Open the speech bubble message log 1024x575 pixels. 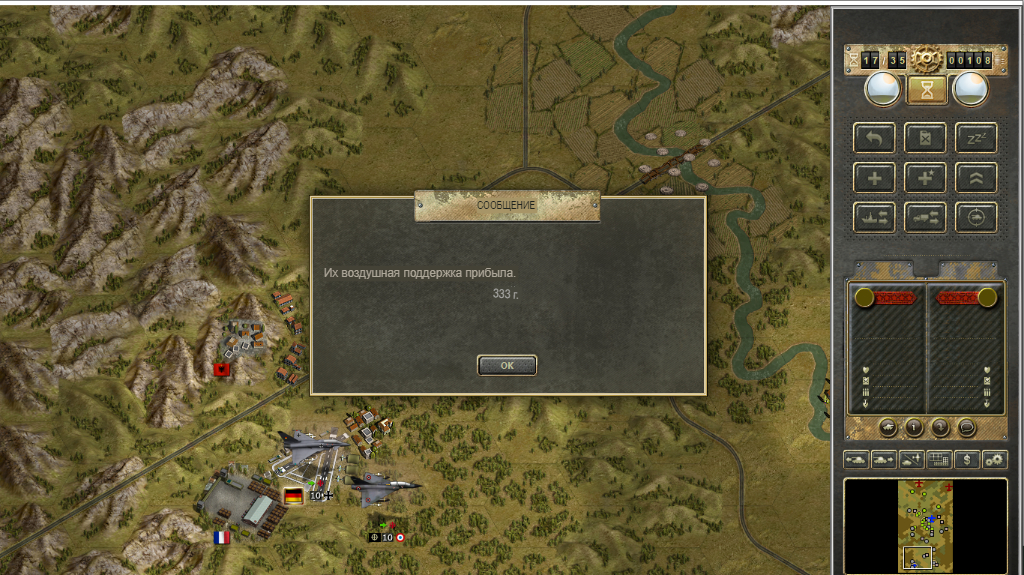click(966, 427)
